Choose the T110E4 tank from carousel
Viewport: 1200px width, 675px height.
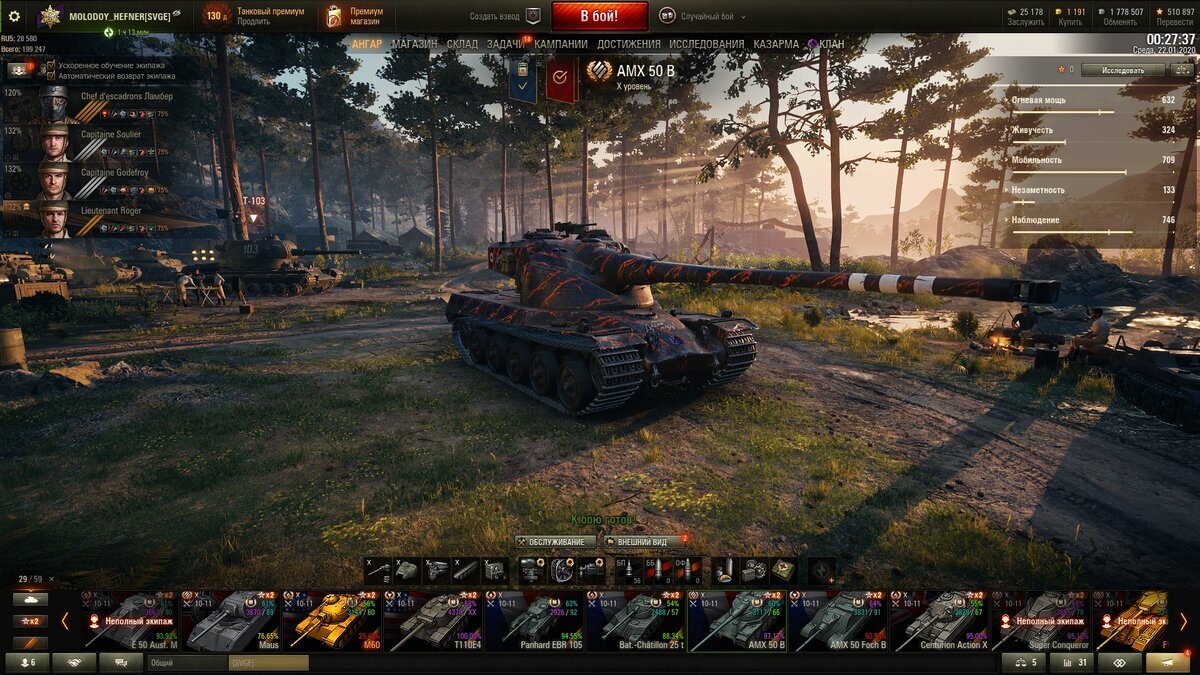[x=433, y=620]
